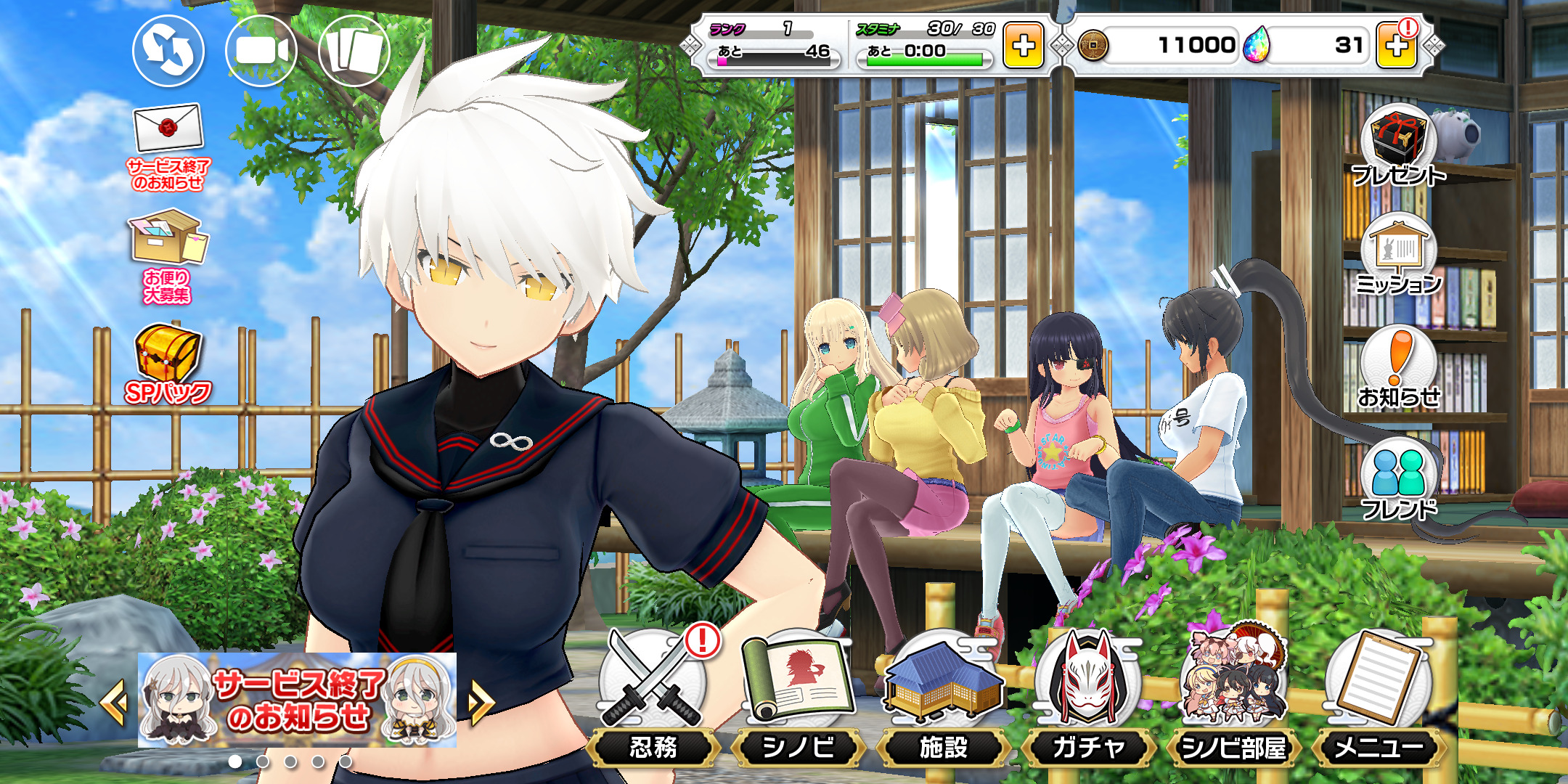Open the video camera view mode
The height and width of the screenshot is (784, 1568).
click(x=261, y=51)
